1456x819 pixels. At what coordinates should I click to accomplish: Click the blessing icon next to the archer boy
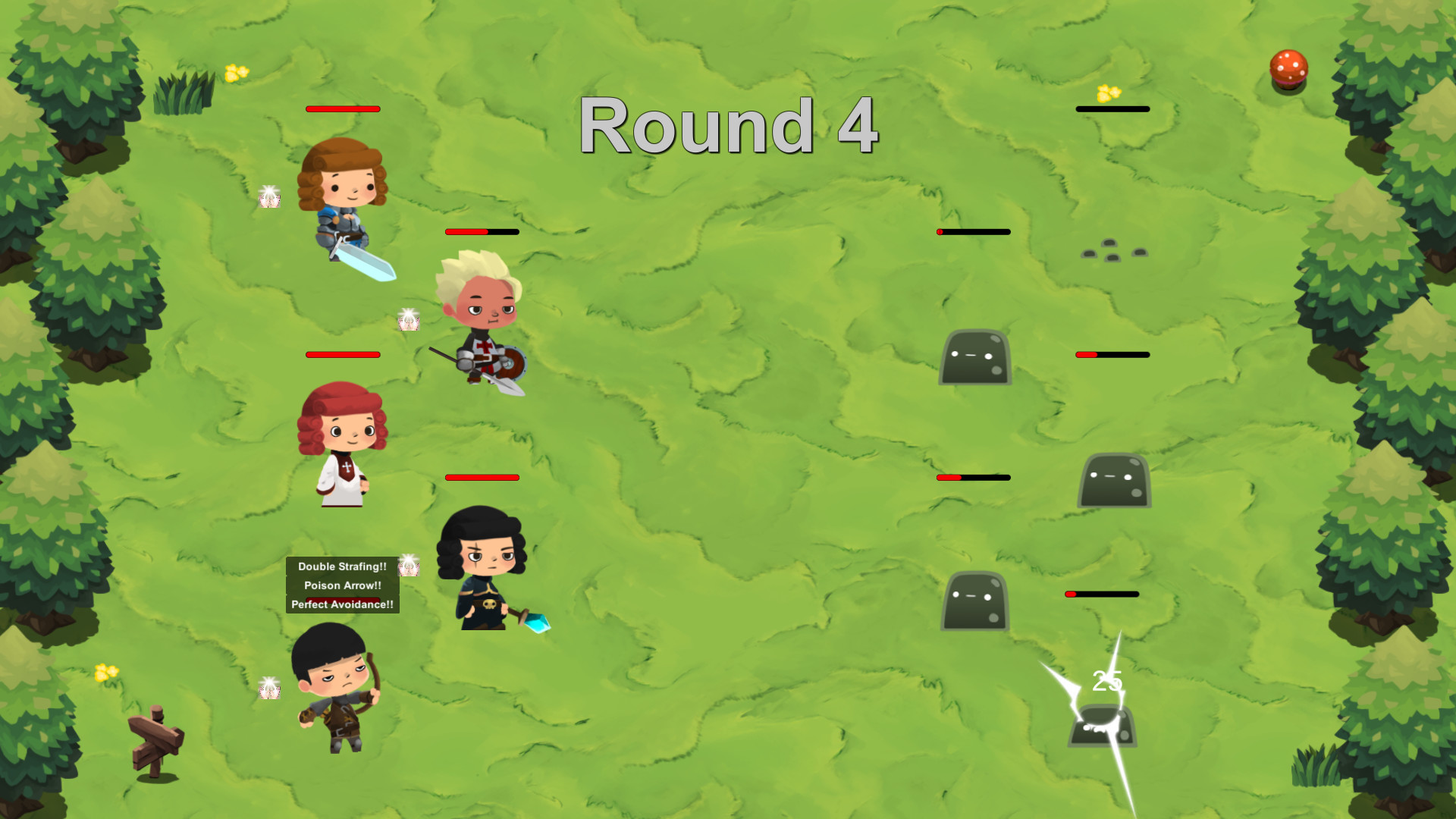coord(270,686)
